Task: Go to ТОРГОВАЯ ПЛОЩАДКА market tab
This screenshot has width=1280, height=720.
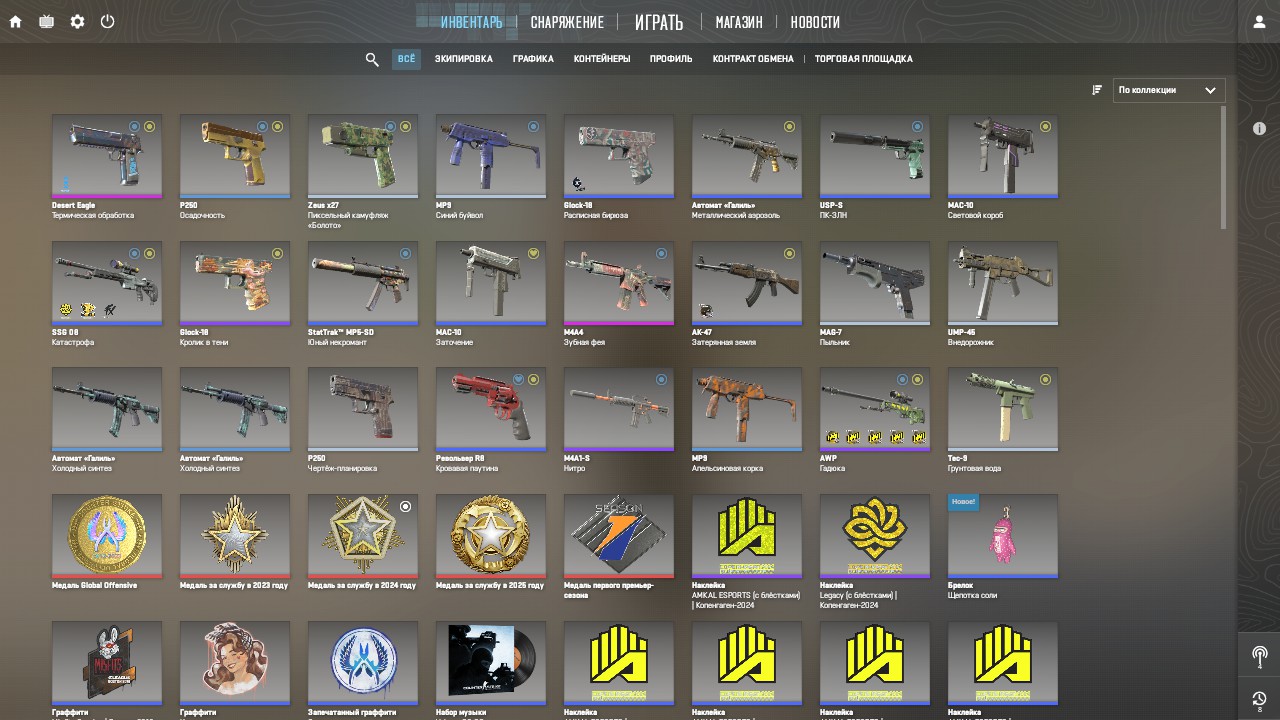Action: [863, 59]
